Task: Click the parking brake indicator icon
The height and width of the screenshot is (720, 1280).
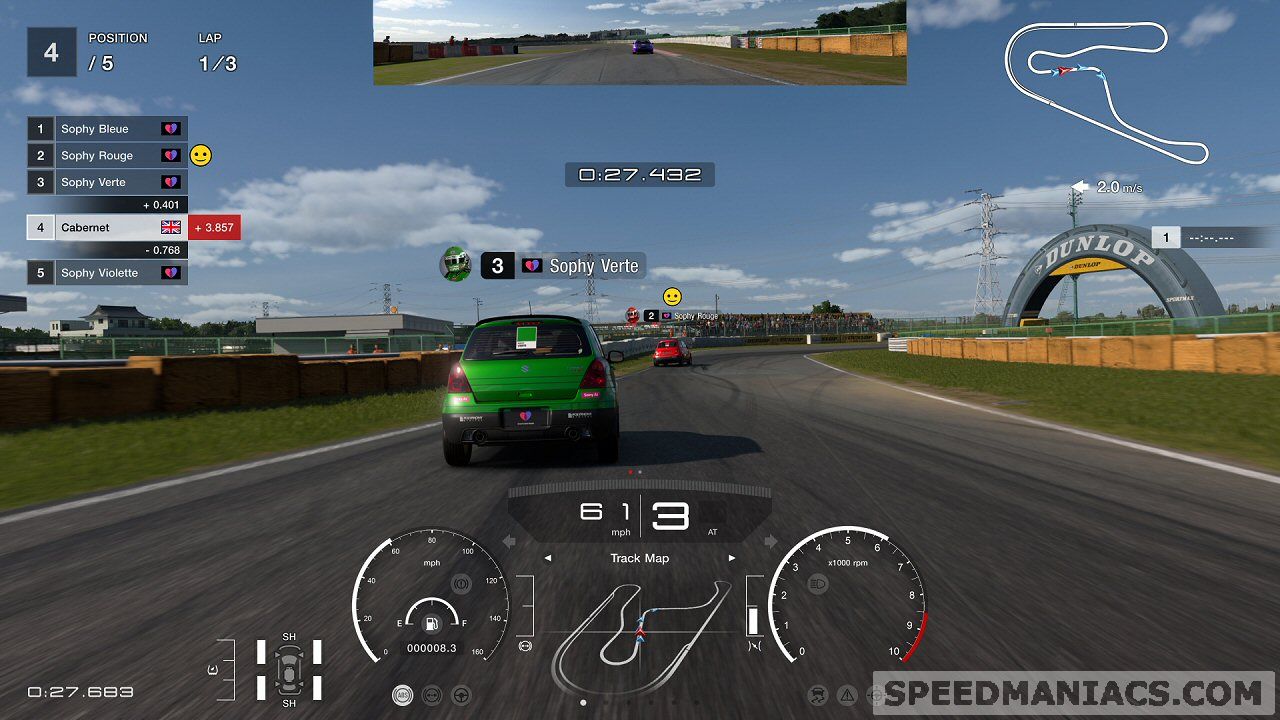Action: (x=461, y=583)
